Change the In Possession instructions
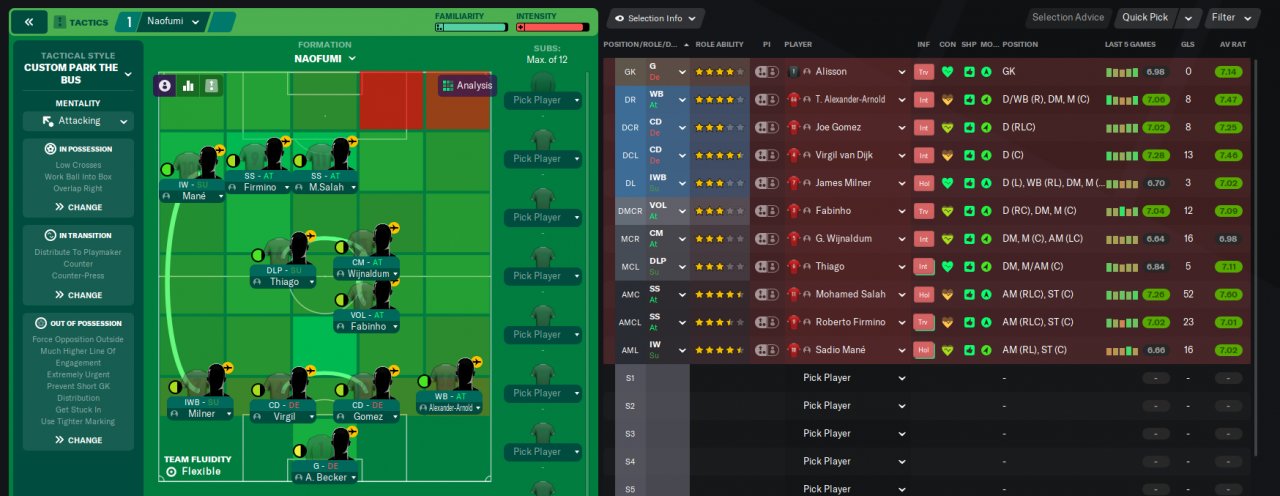The width and height of the screenshot is (1280, 496). click(78, 207)
